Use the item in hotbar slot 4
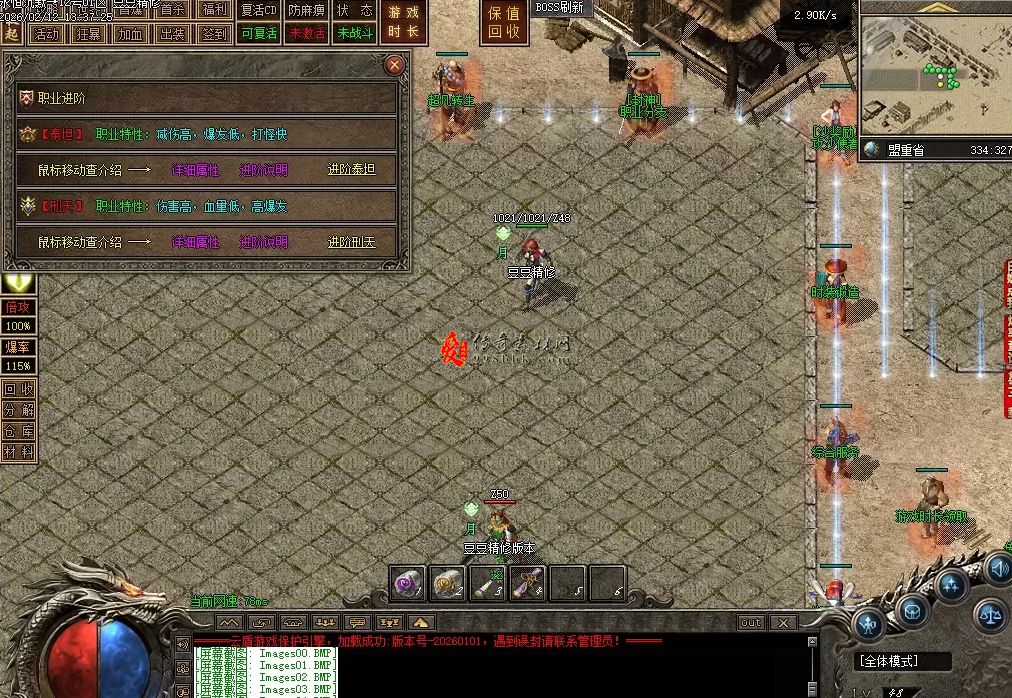 click(x=527, y=582)
